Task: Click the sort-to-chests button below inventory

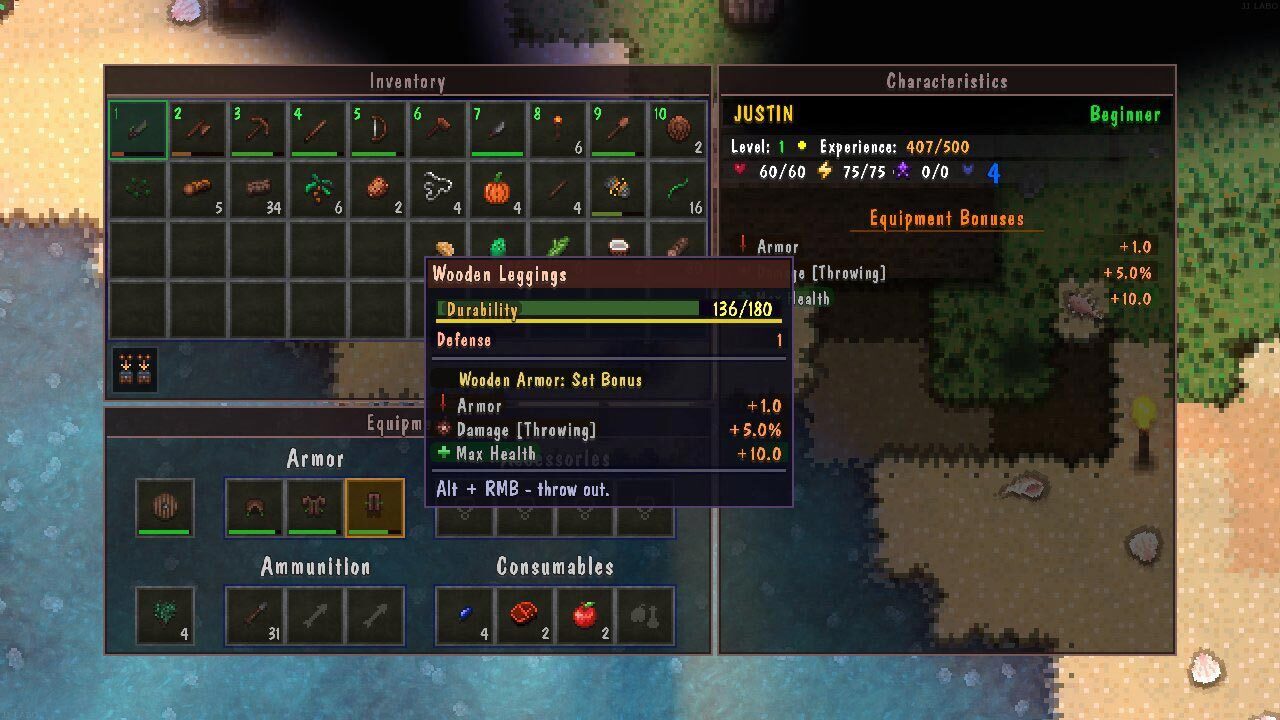Action: click(x=134, y=368)
